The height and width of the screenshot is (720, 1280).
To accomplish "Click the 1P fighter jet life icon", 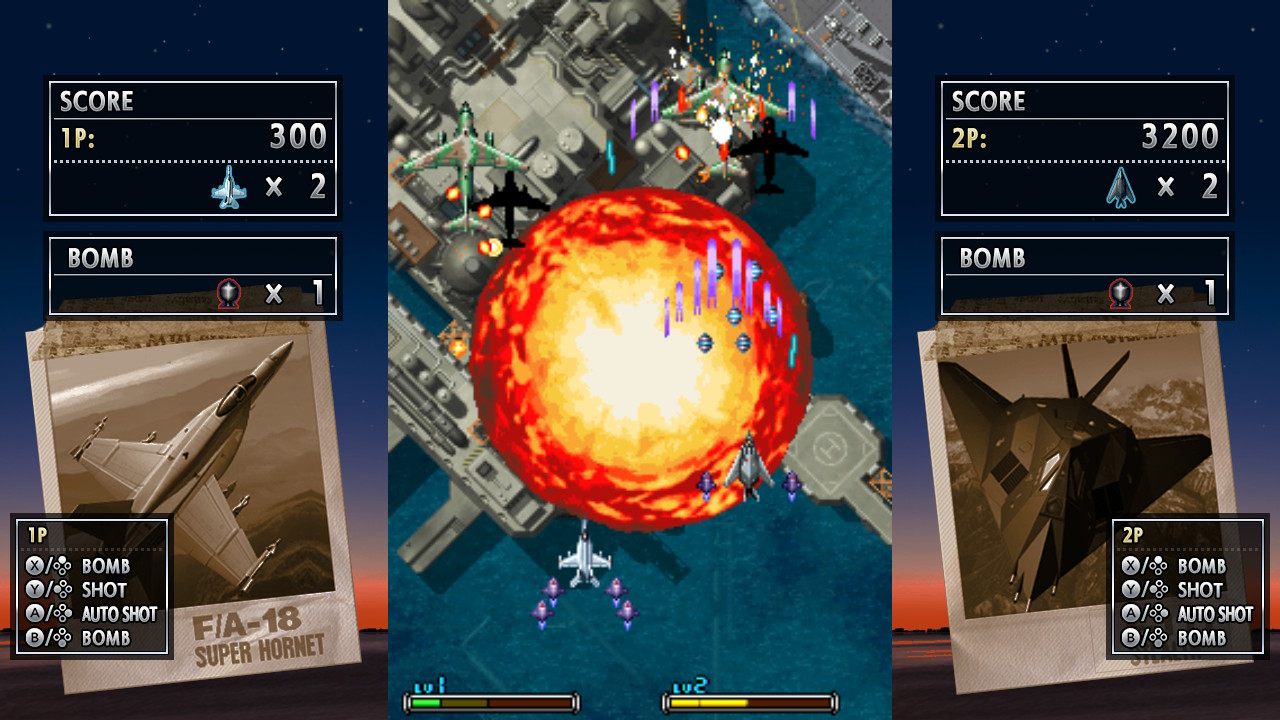I will (232, 187).
